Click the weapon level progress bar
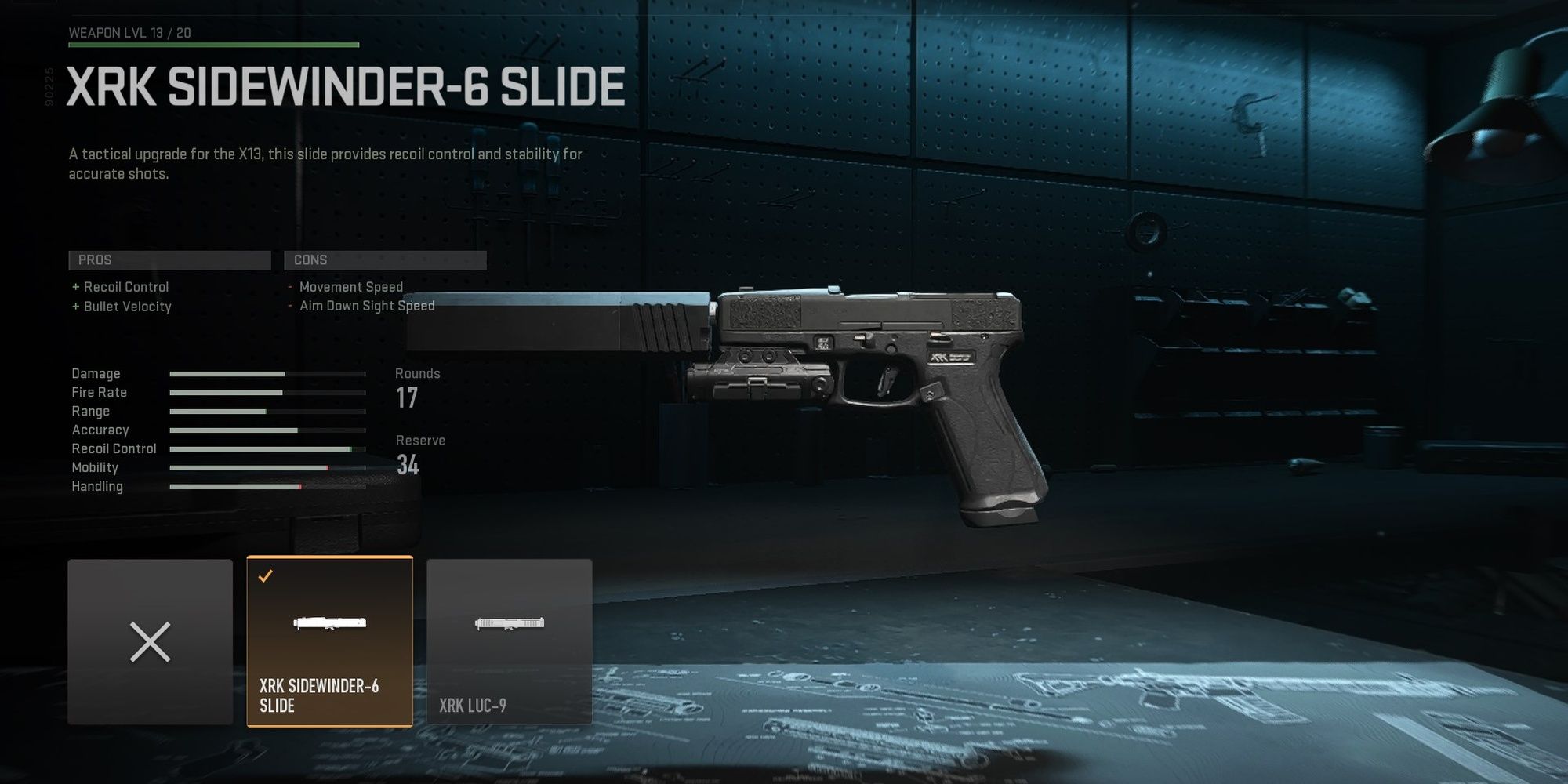This screenshot has width=1568, height=784. (212, 45)
